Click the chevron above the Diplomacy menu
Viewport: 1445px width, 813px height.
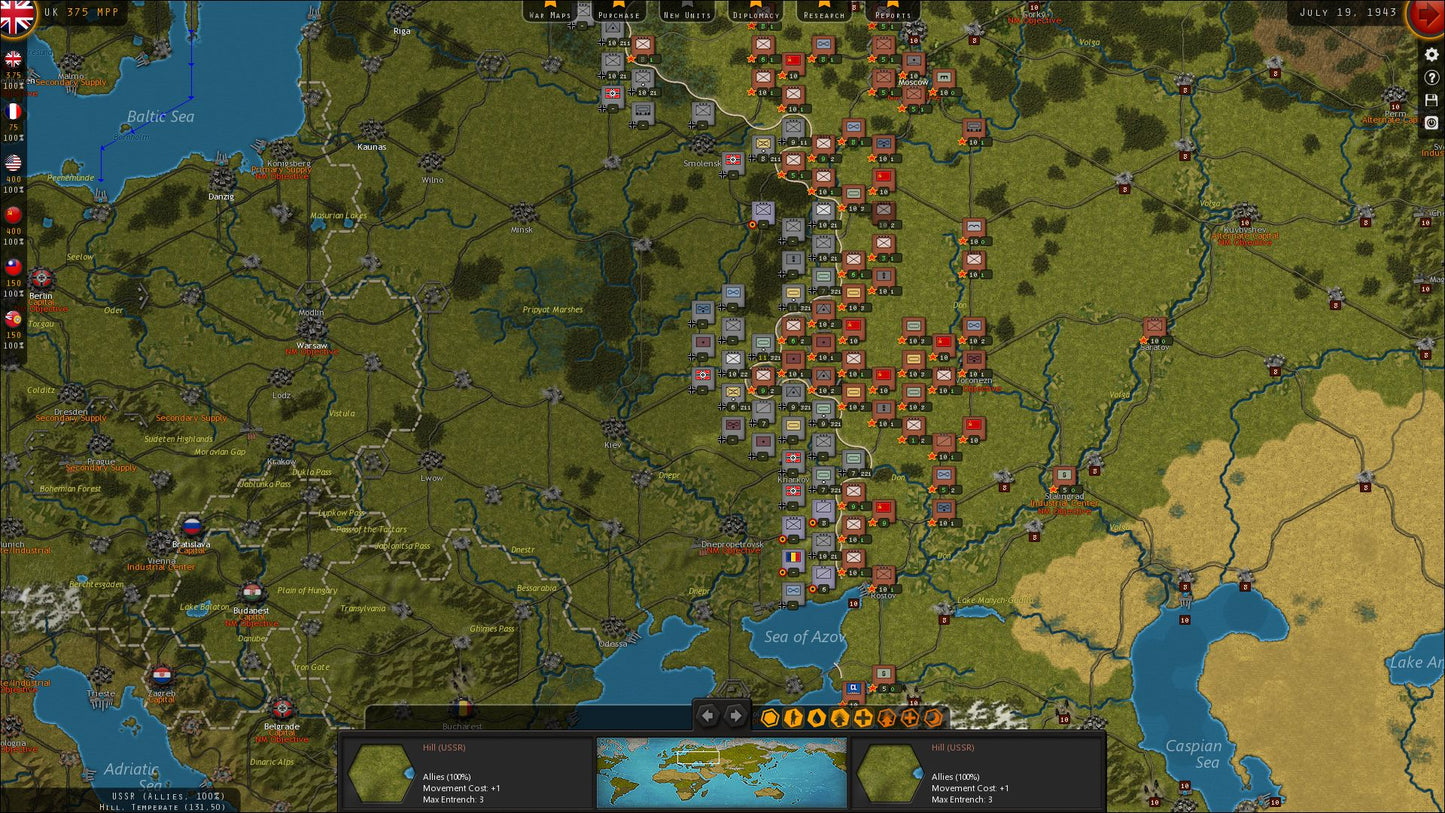click(756, 5)
